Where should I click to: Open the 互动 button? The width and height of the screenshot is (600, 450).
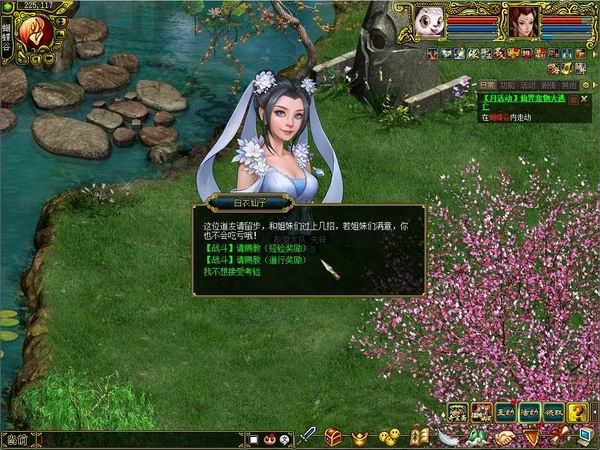click(506, 411)
